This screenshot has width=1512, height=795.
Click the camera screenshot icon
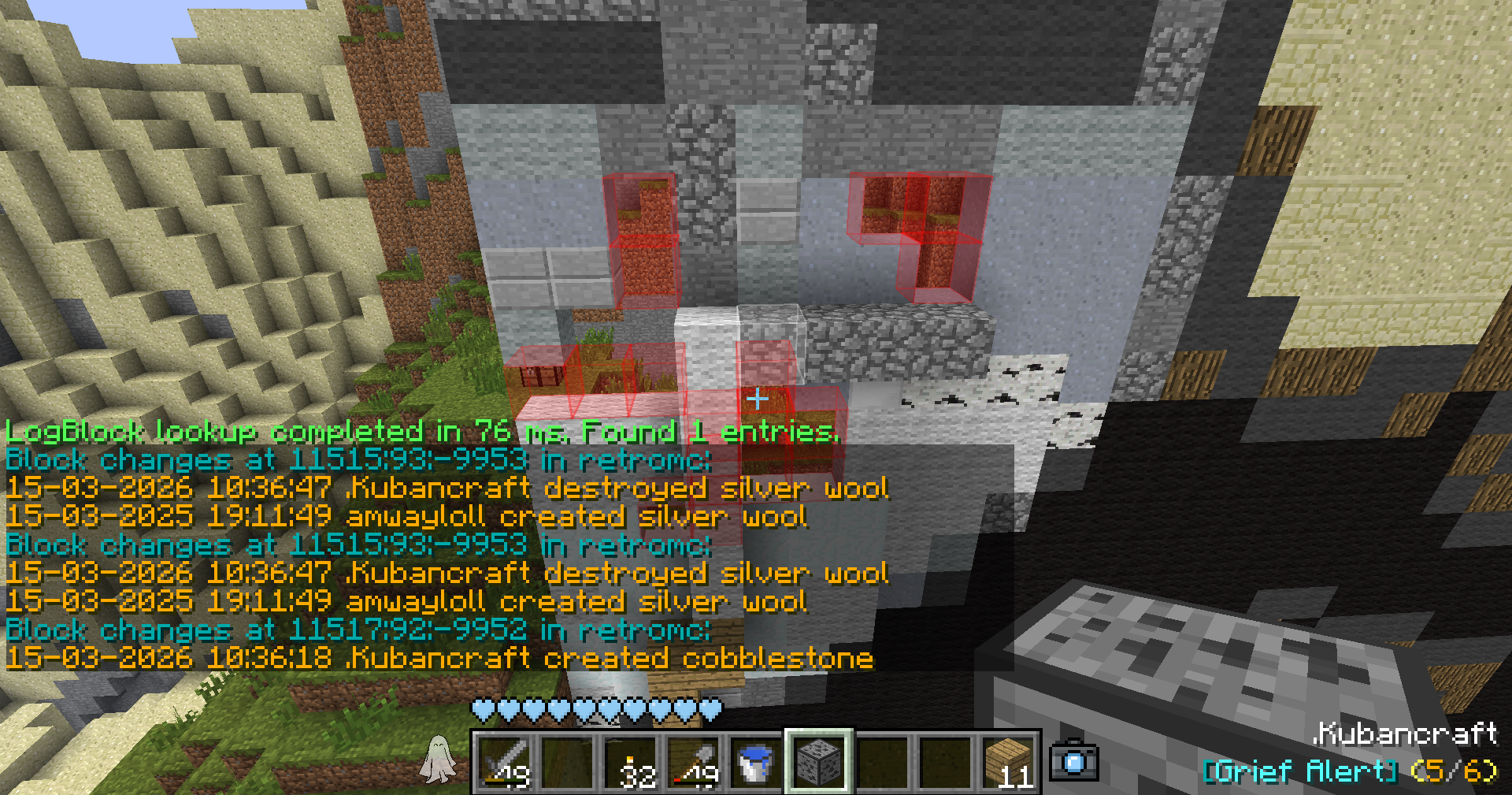point(1074,762)
